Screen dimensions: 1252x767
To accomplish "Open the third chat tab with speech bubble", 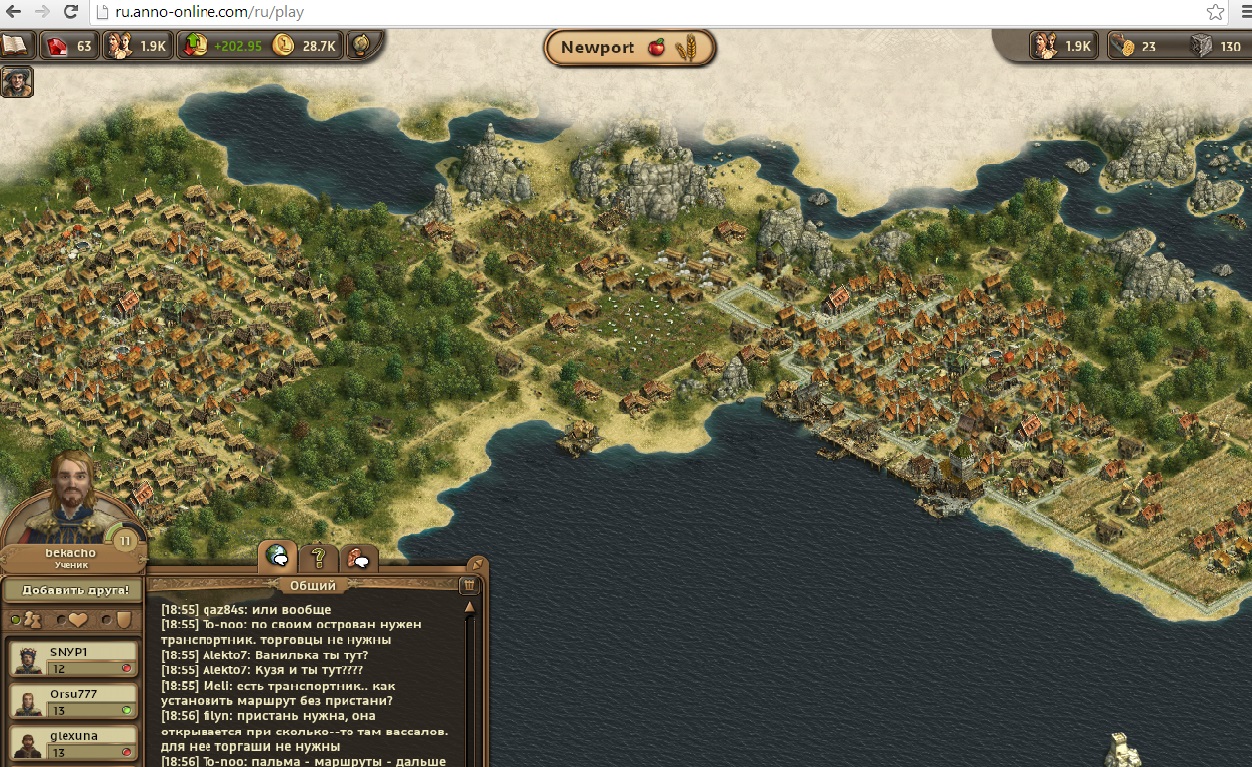I will 358,558.
